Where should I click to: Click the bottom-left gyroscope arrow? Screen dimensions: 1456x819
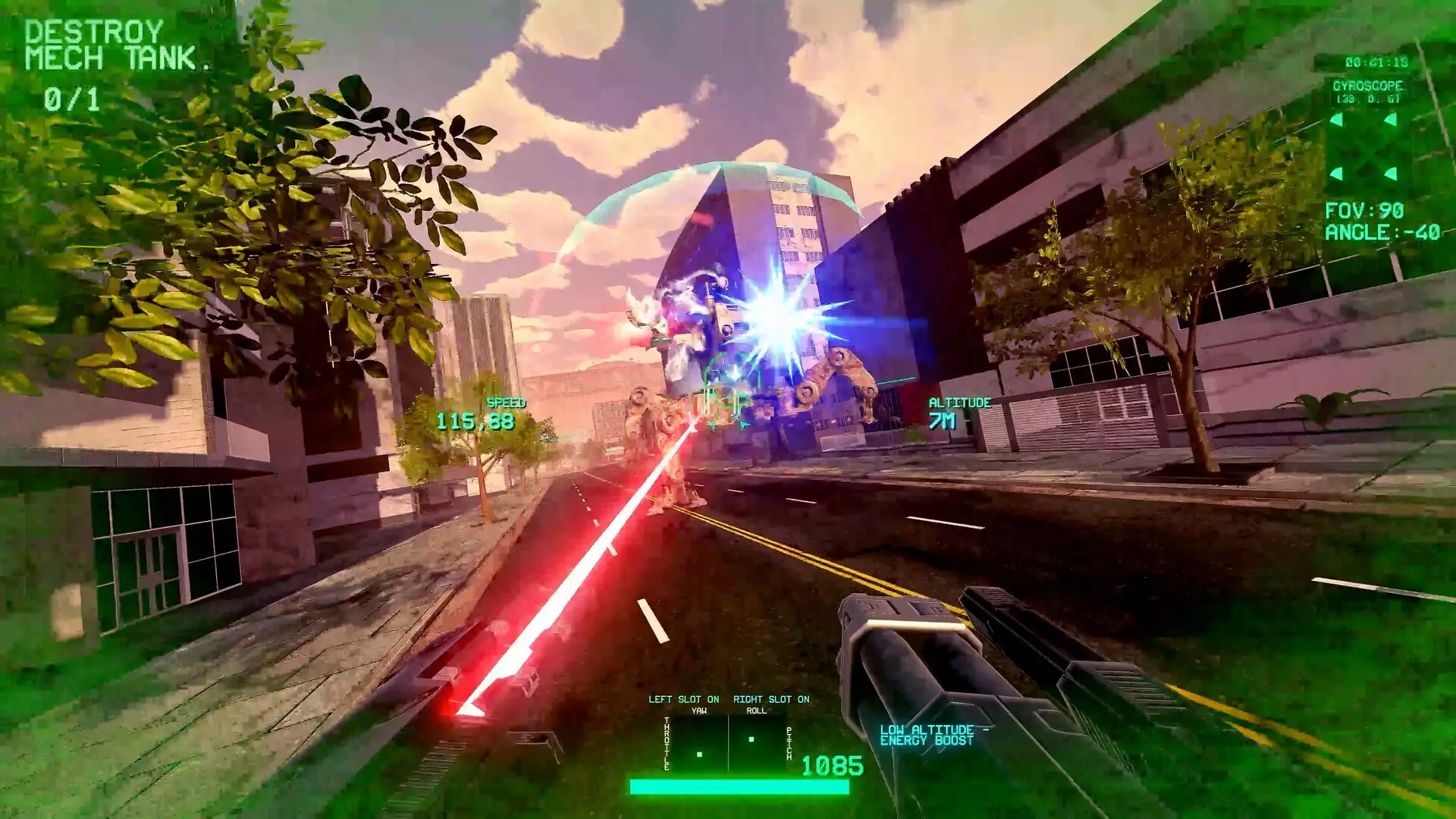1336,173
